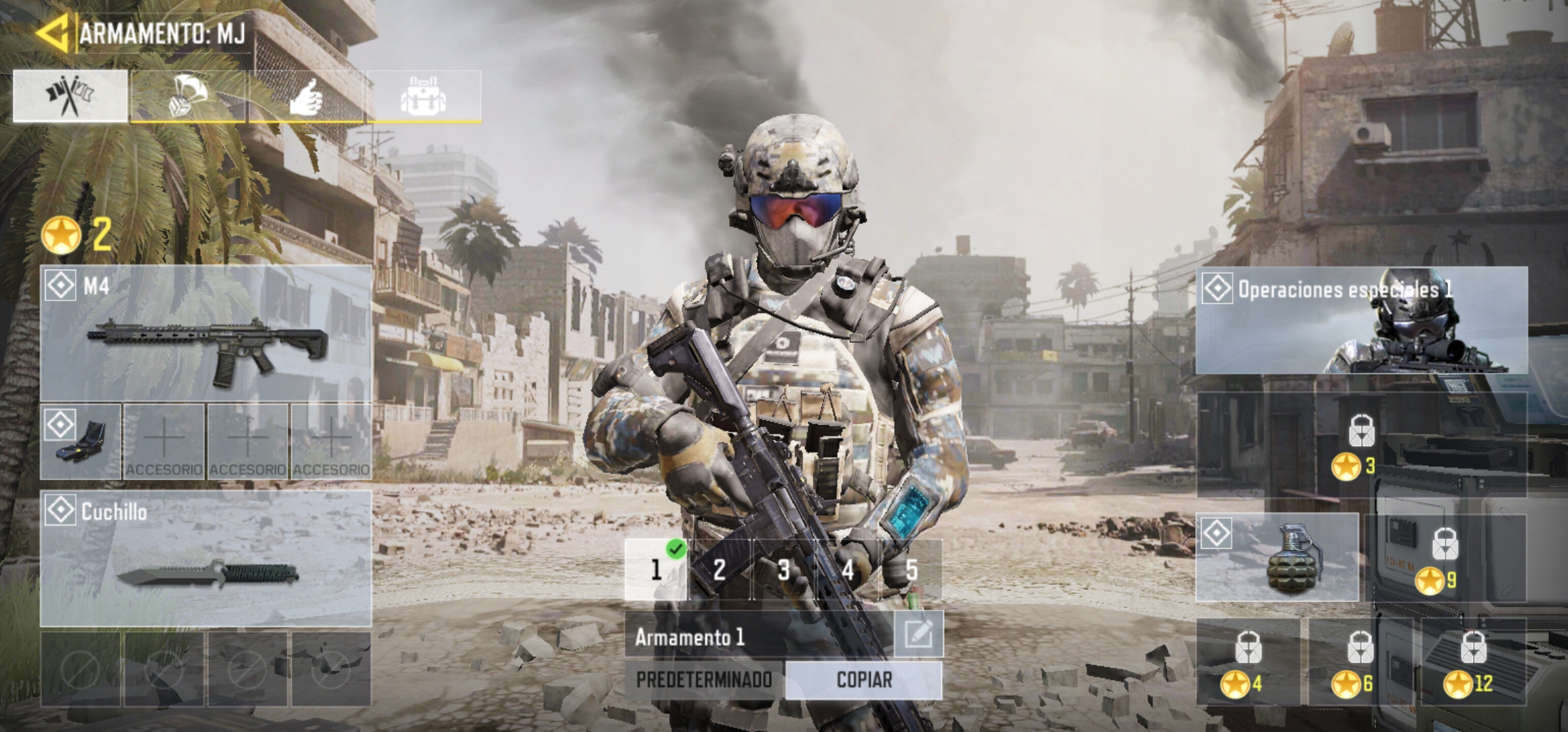Edit the Armamento 1 loadout name
This screenshot has width=1568, height=732.
tap(918, 634)
